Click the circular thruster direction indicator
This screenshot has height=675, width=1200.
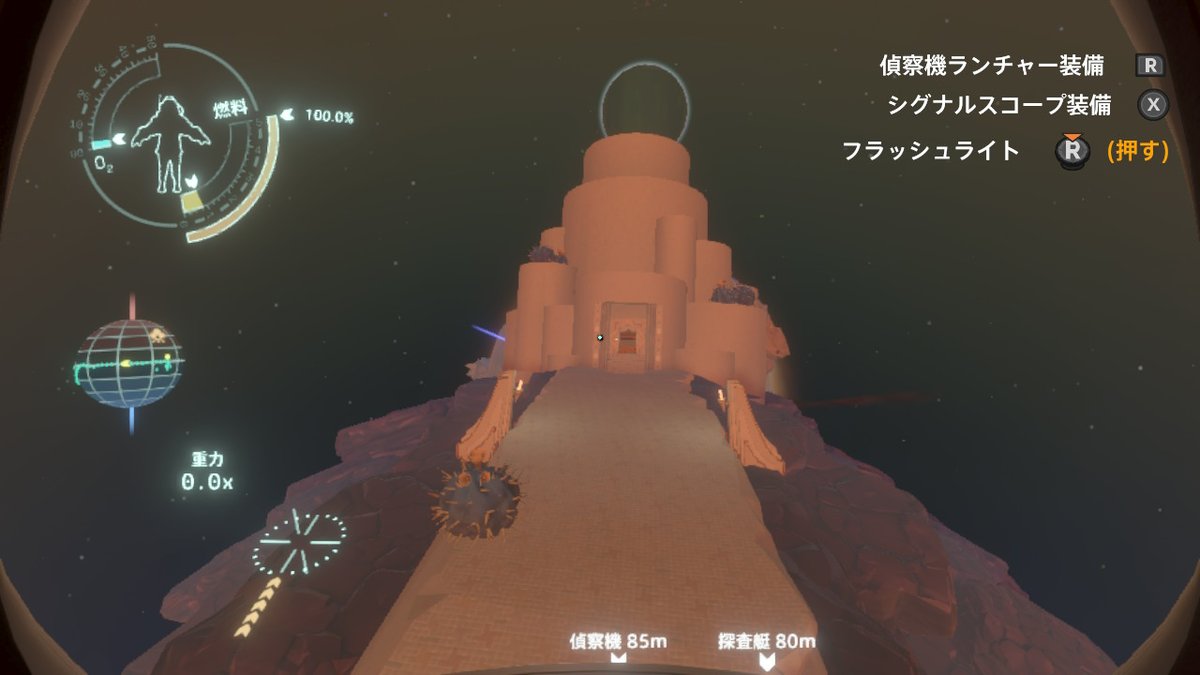point(299,543)
